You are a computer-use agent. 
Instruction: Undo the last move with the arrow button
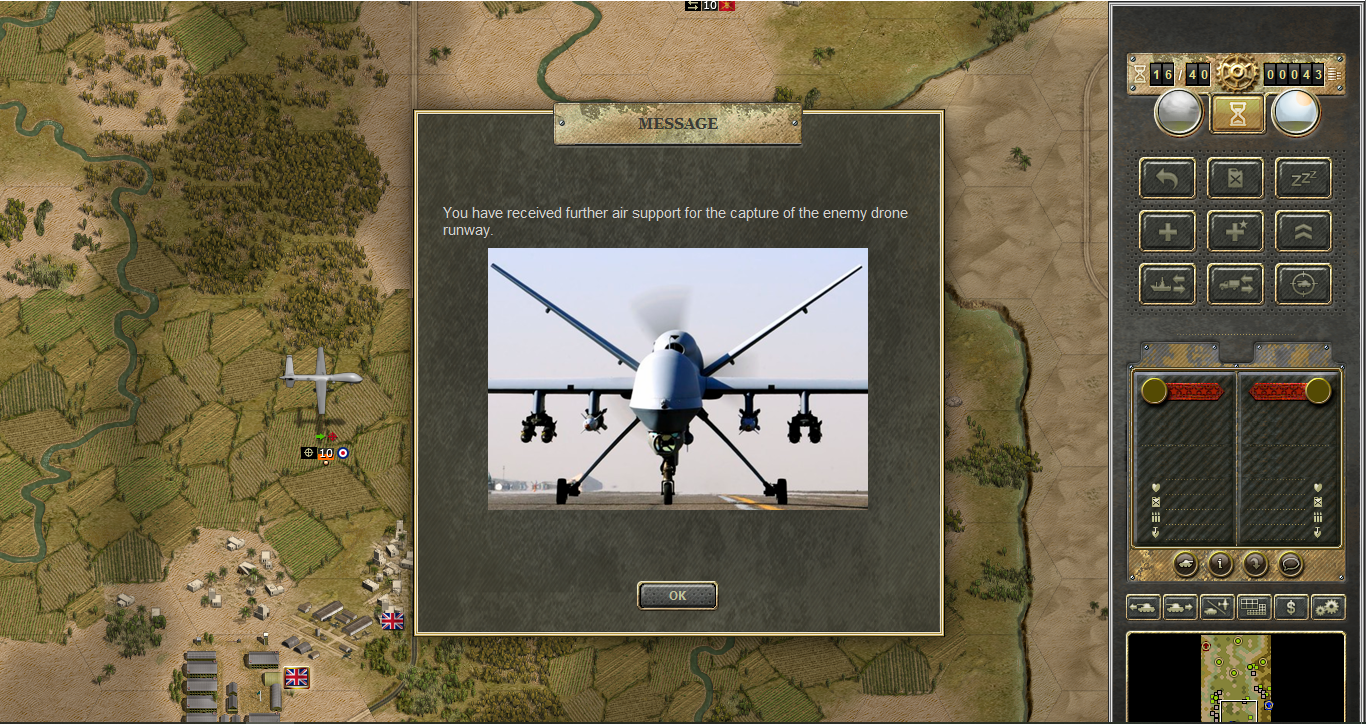tap(1167, 178)
